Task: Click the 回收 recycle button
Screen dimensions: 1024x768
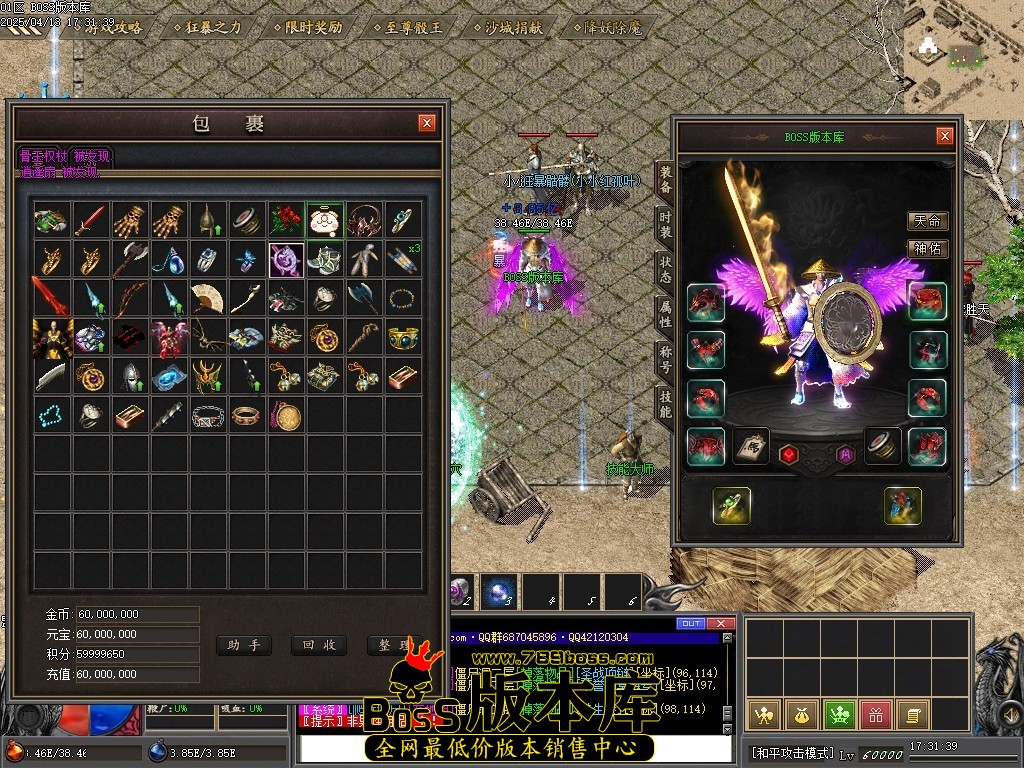Action: pyautogui.click(x=319, y=645)
